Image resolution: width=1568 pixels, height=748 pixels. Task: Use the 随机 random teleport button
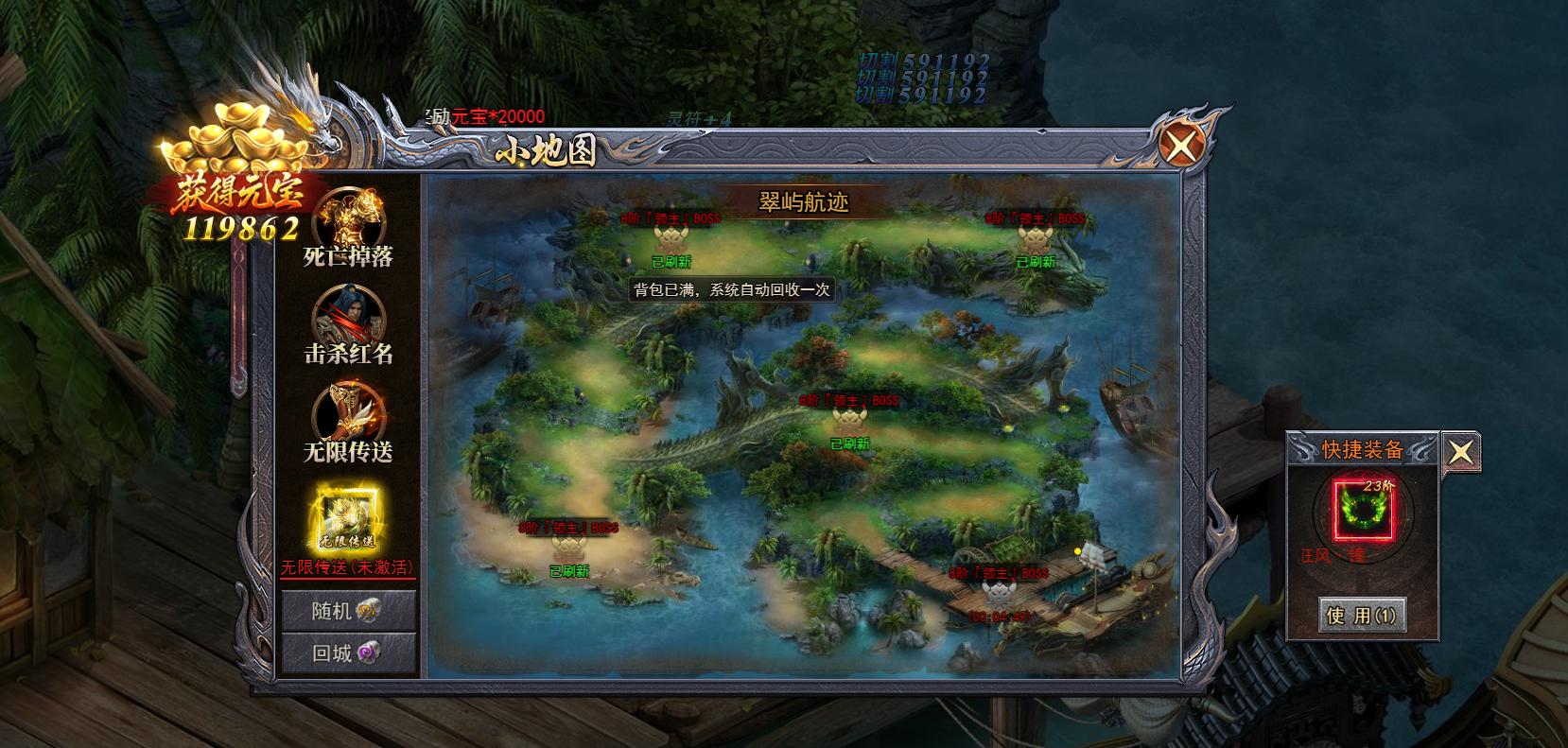pos(348,611)
